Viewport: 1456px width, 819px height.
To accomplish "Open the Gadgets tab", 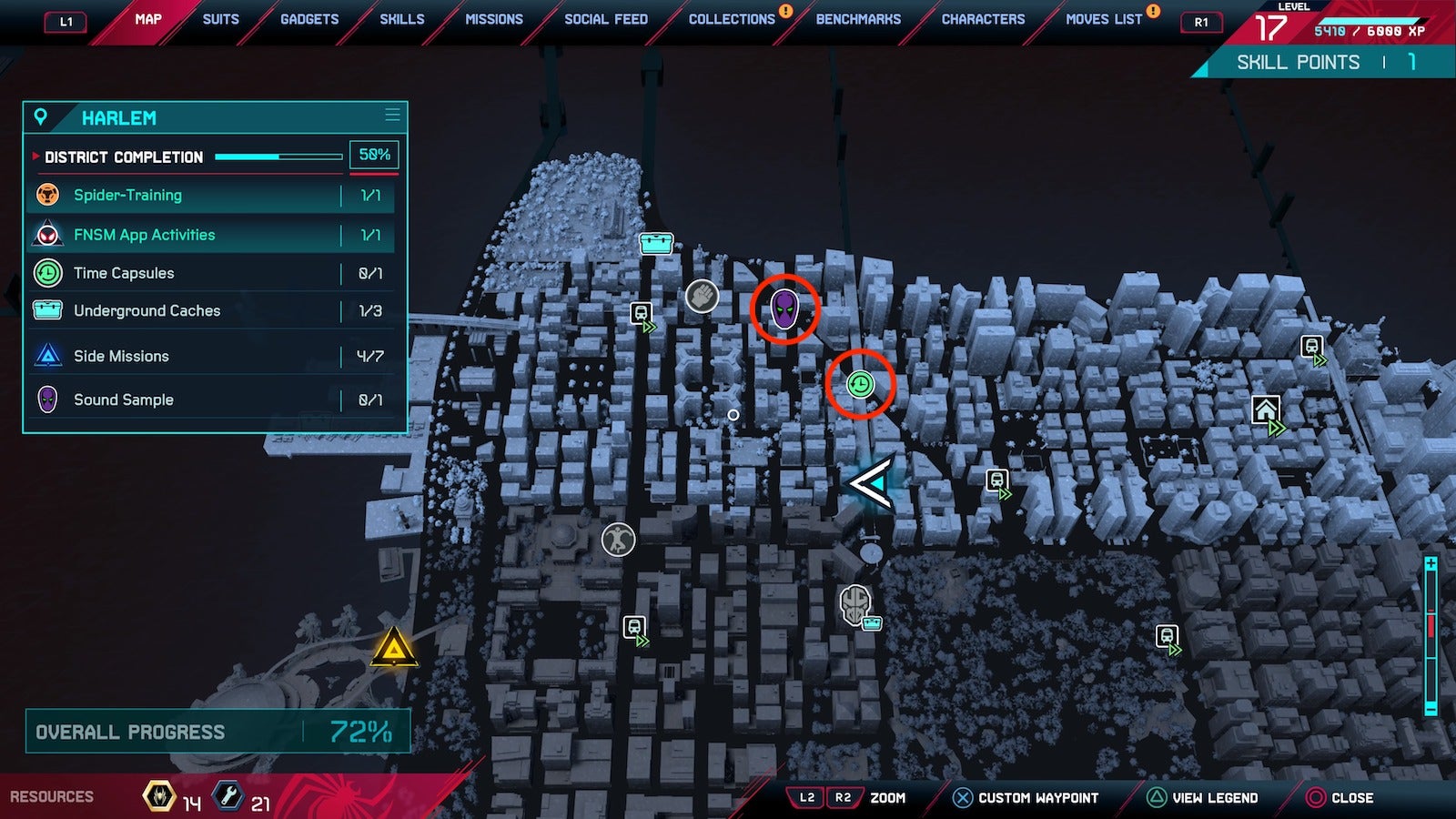I will click(309, 19).
